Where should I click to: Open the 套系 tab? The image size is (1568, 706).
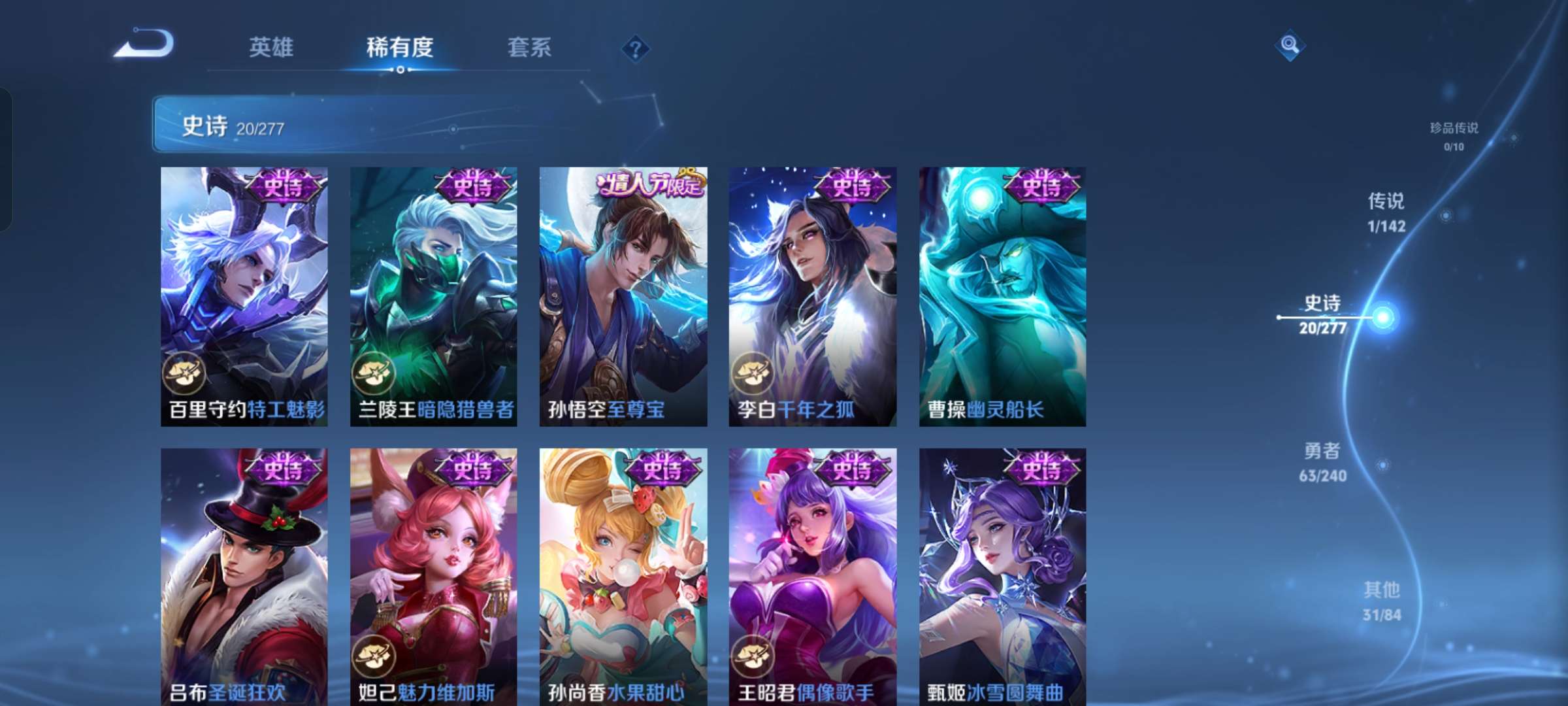pyautogui.click(x=528, y=48)
